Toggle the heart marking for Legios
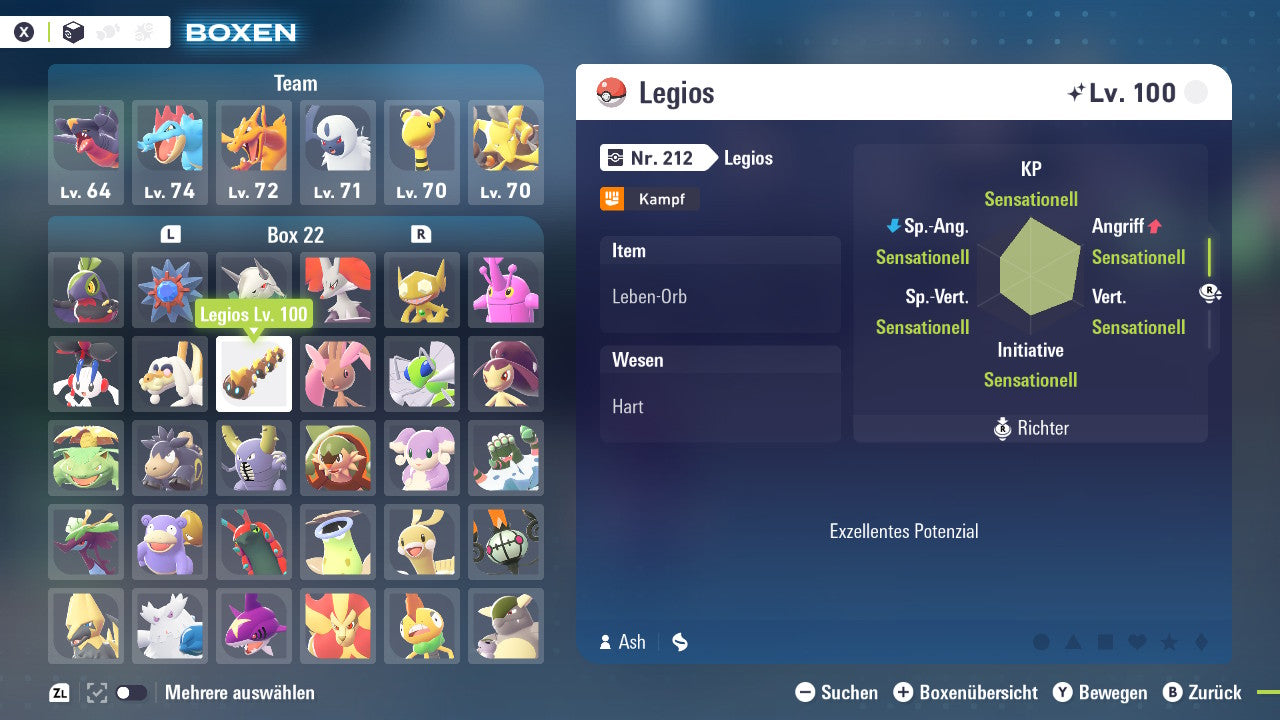This screenshot has height=720, width=1280. tap(1137, 644)
